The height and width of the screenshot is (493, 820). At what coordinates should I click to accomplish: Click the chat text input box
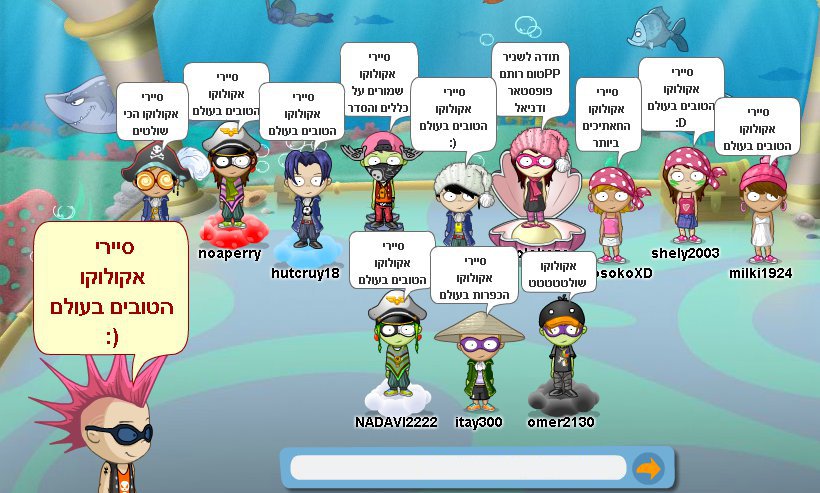[x=458, y=468]
